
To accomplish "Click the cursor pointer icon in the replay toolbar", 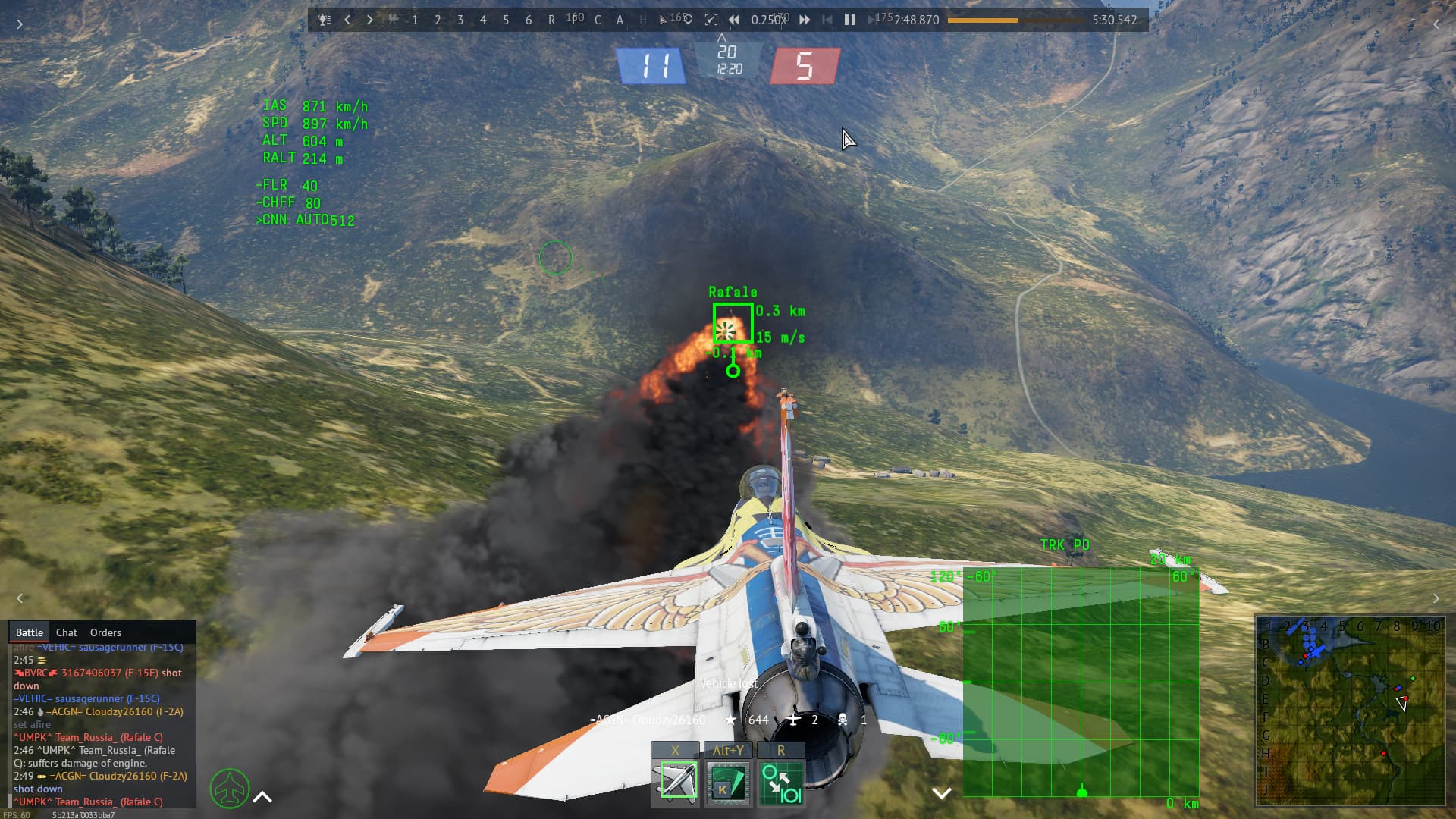I will click(x=662, y=20).
